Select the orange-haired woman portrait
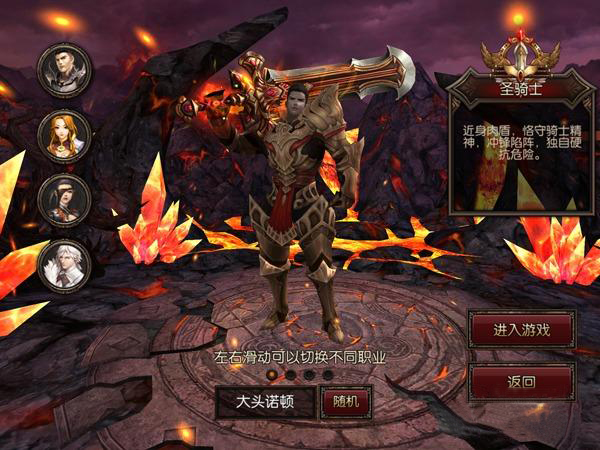This screenshot has width=600, height=450. (x=65, y=135)
